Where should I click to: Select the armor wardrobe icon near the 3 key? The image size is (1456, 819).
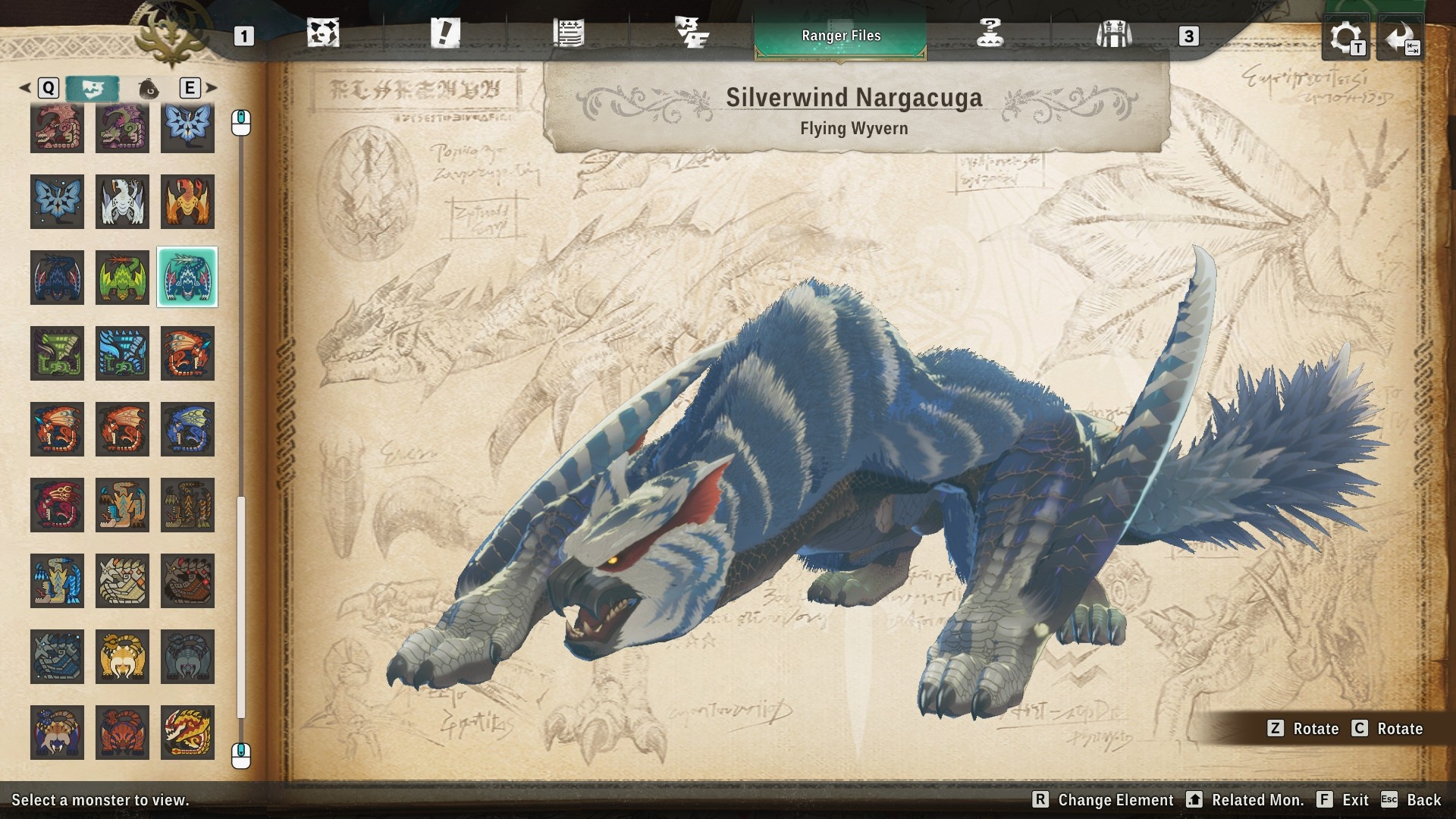click(x=1113, y=34)
